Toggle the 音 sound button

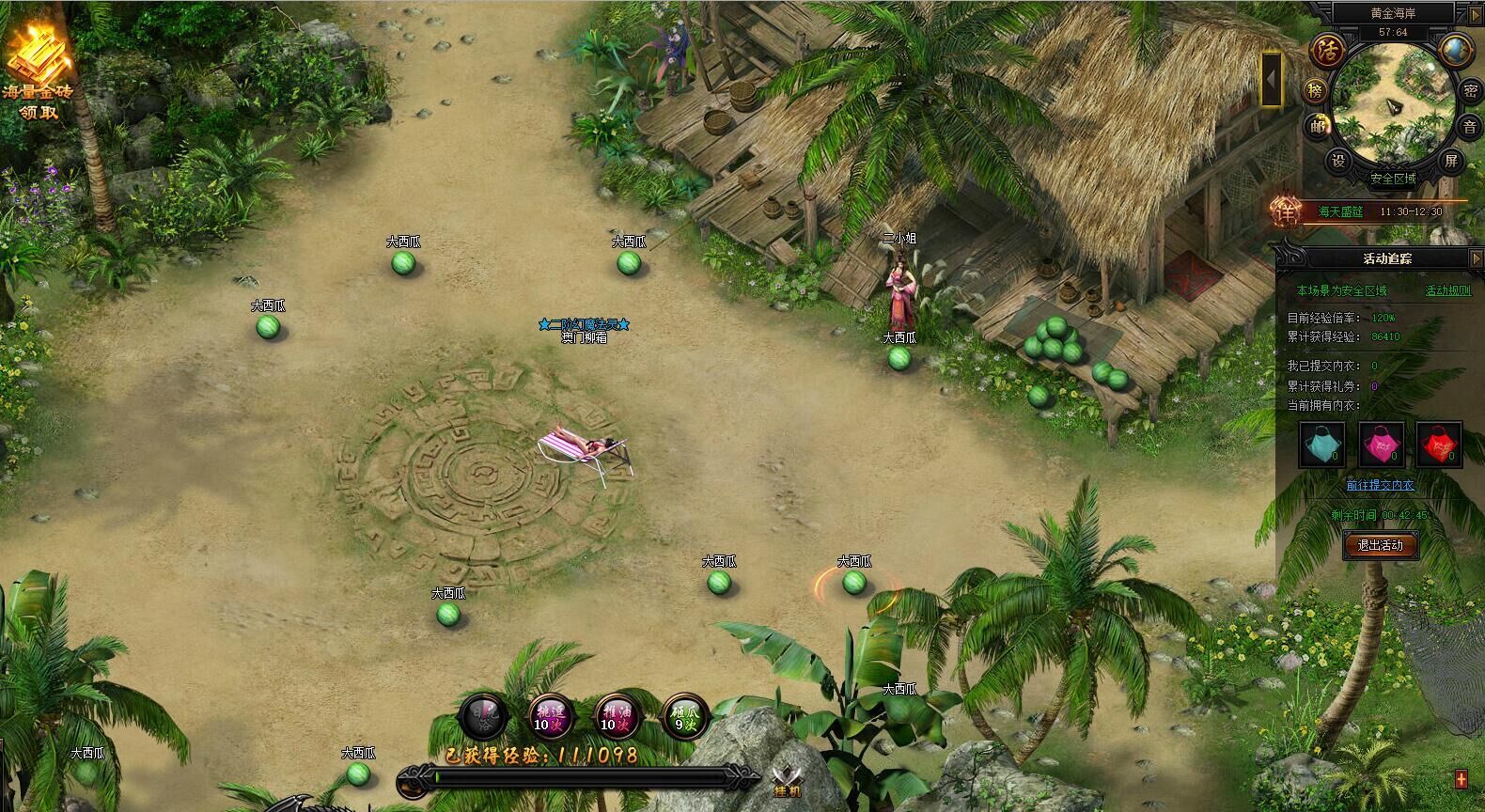1470,126
